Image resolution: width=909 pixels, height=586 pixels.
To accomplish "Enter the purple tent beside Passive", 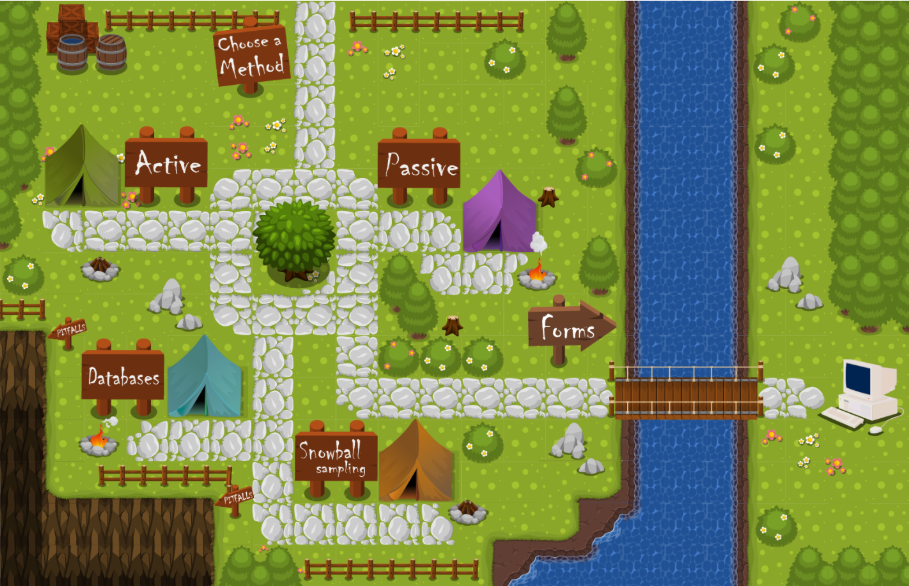I will (500, 212).
